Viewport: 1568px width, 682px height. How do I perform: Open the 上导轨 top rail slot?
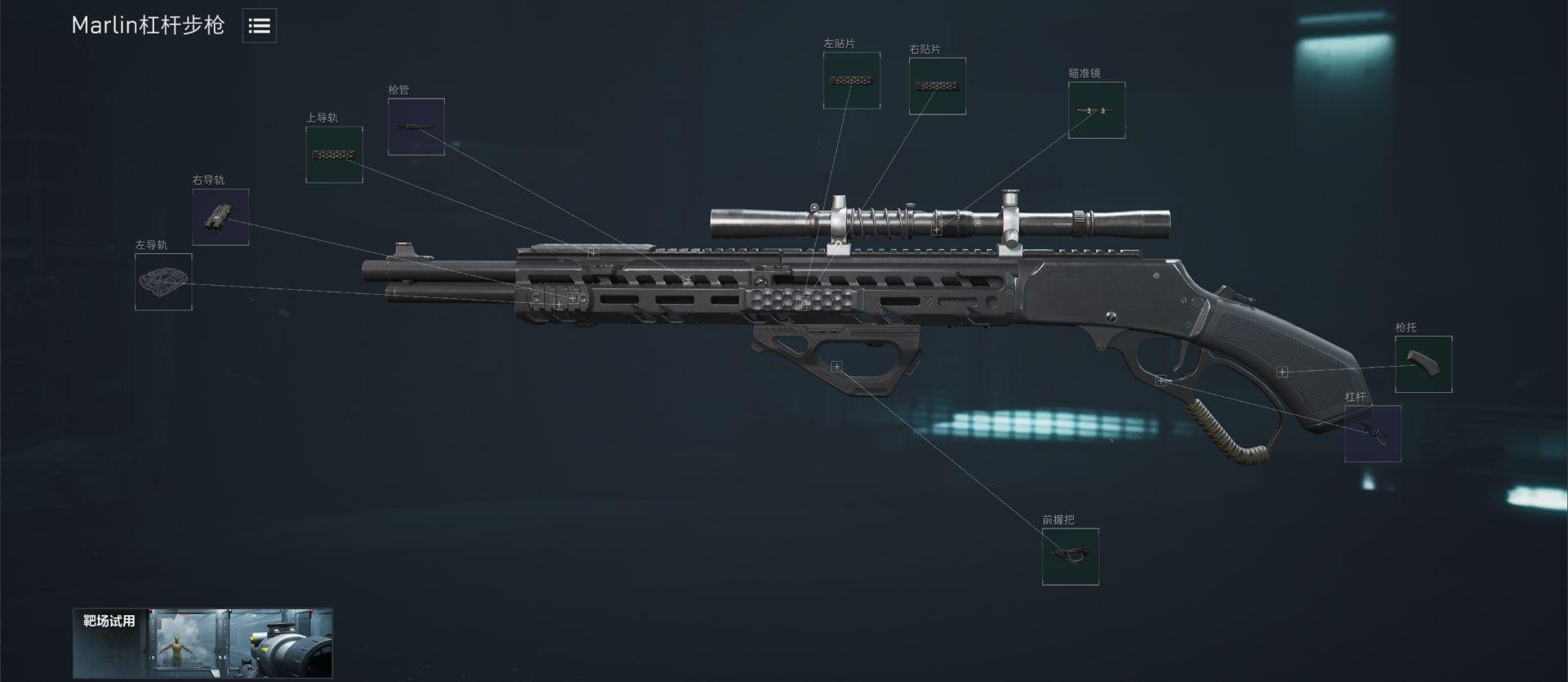point(334,154)
